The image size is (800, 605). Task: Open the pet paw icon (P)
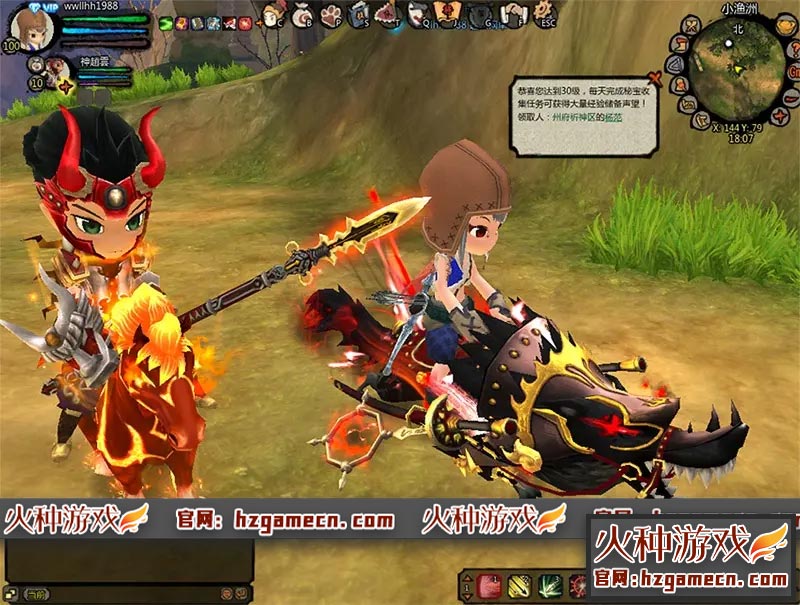click(330, 15)
